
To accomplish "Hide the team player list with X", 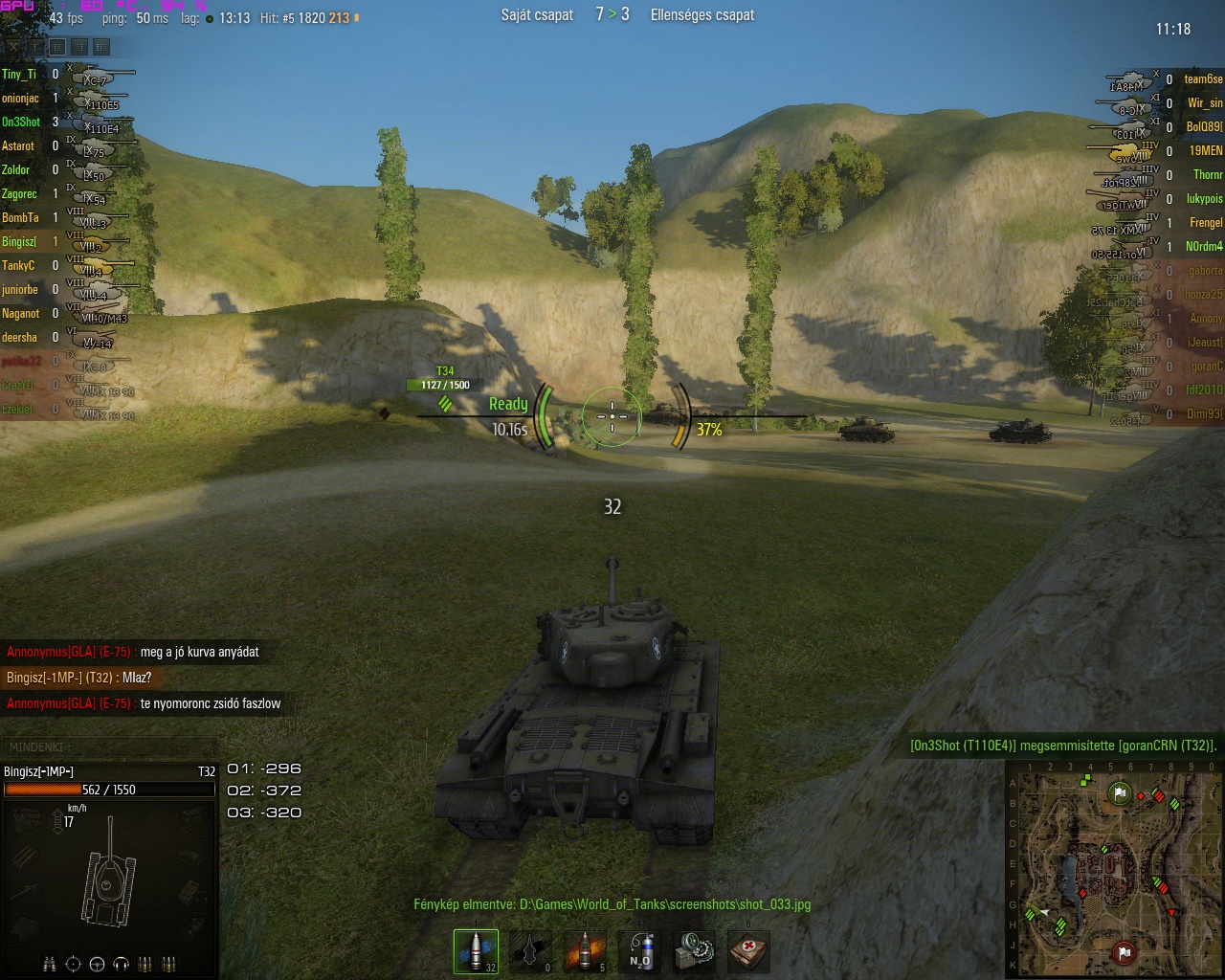I will click(12, 46).
